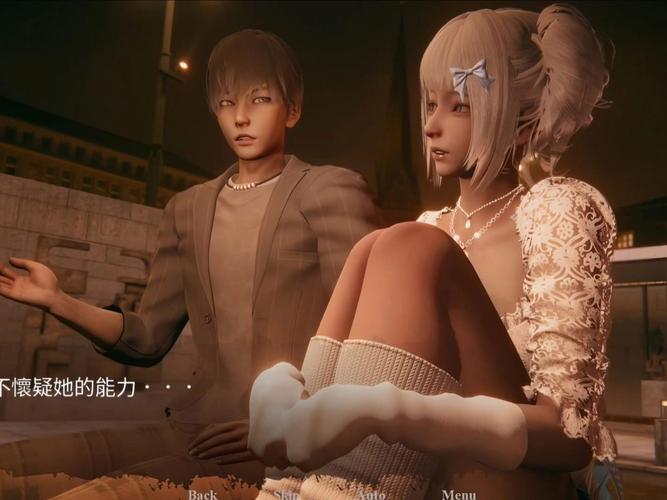Viewport: 667px width, 500px height.
Task: Toggle Auto dialogue advance
Action: click(x=371, y=493)
